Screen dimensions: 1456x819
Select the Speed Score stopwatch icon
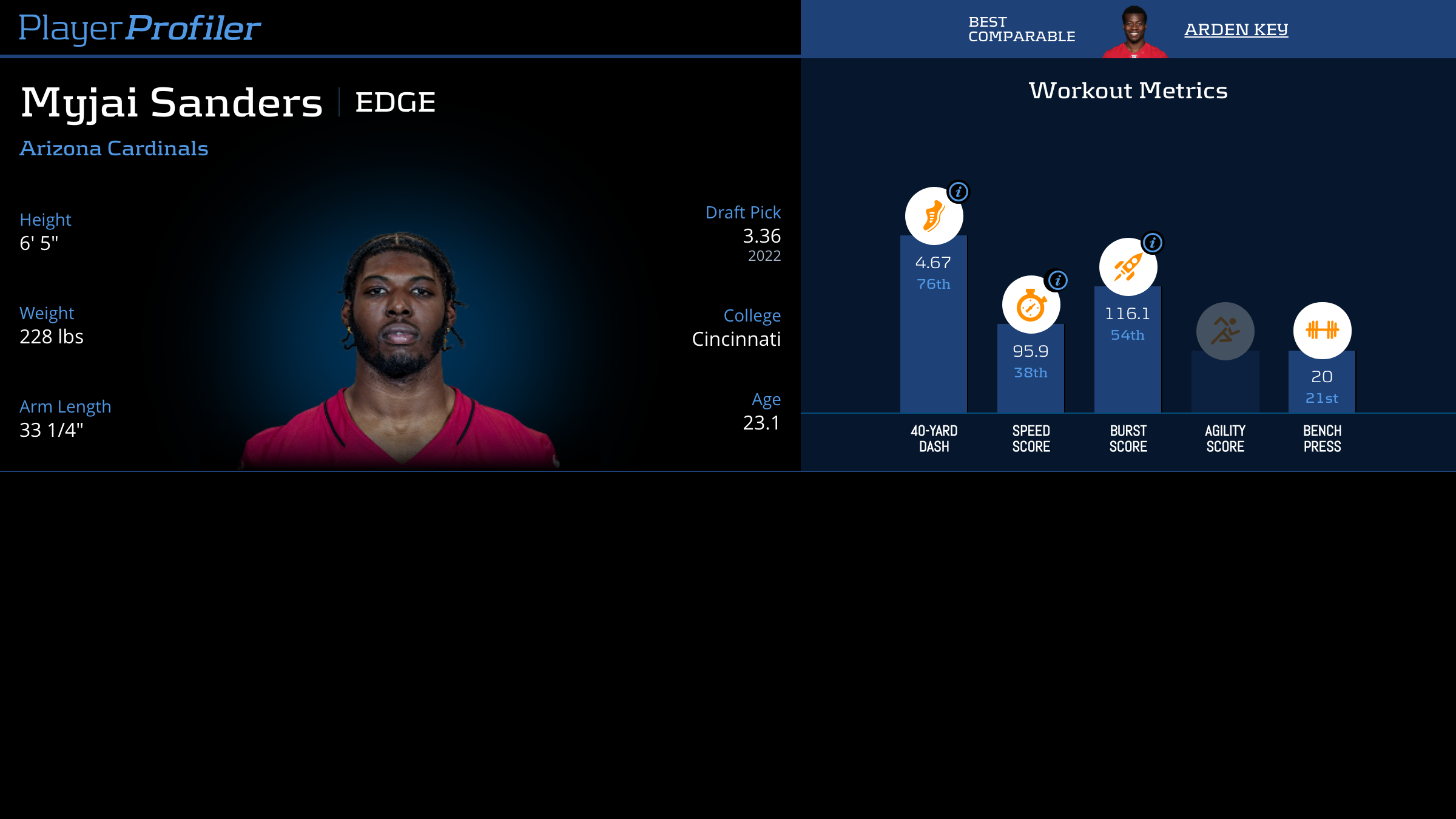tap(1031, 305)
